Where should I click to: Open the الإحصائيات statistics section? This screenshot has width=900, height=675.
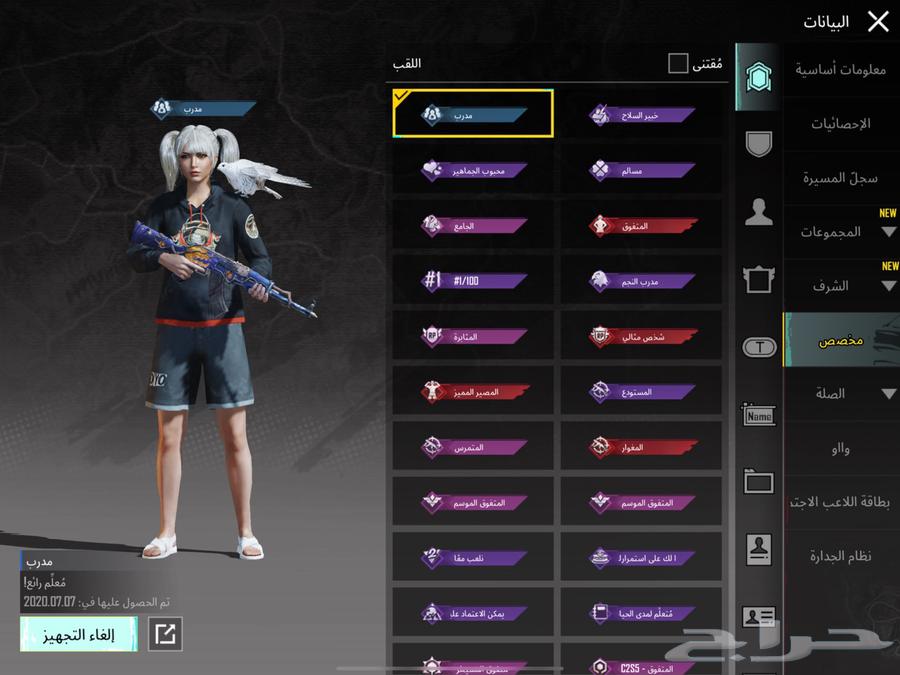tap(840, 124)
